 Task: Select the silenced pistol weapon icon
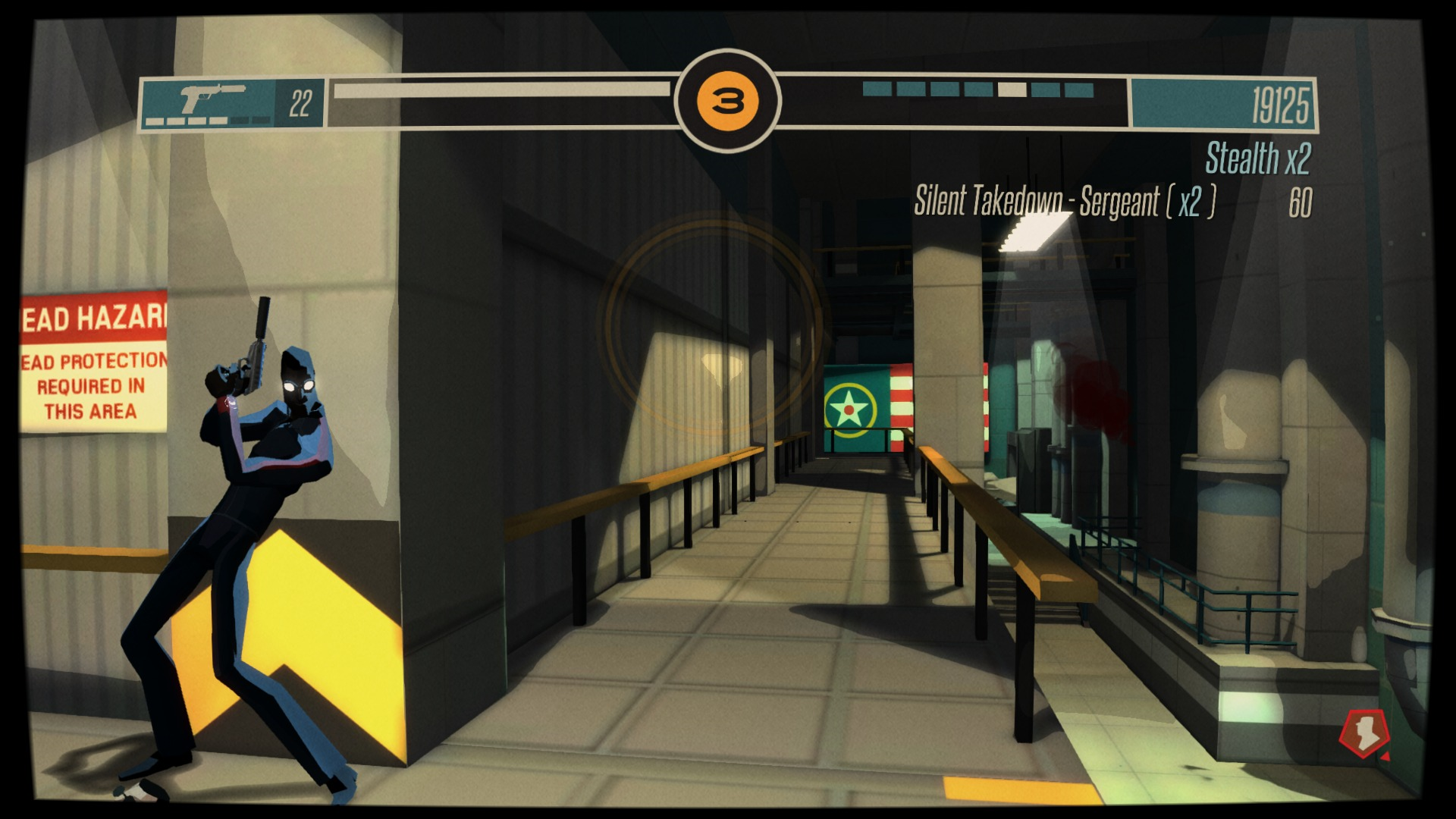click(211, 97)
